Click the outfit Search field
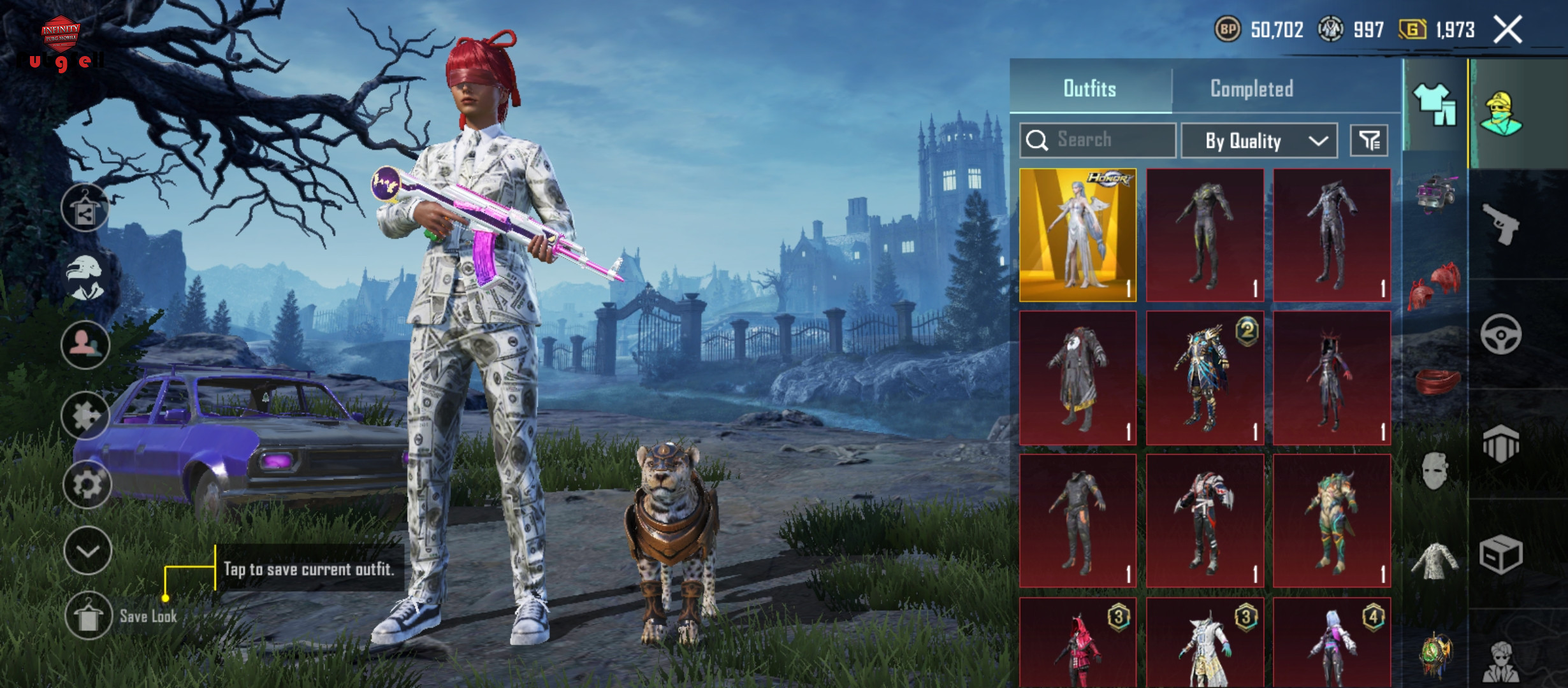 [x=1098, y=140]
